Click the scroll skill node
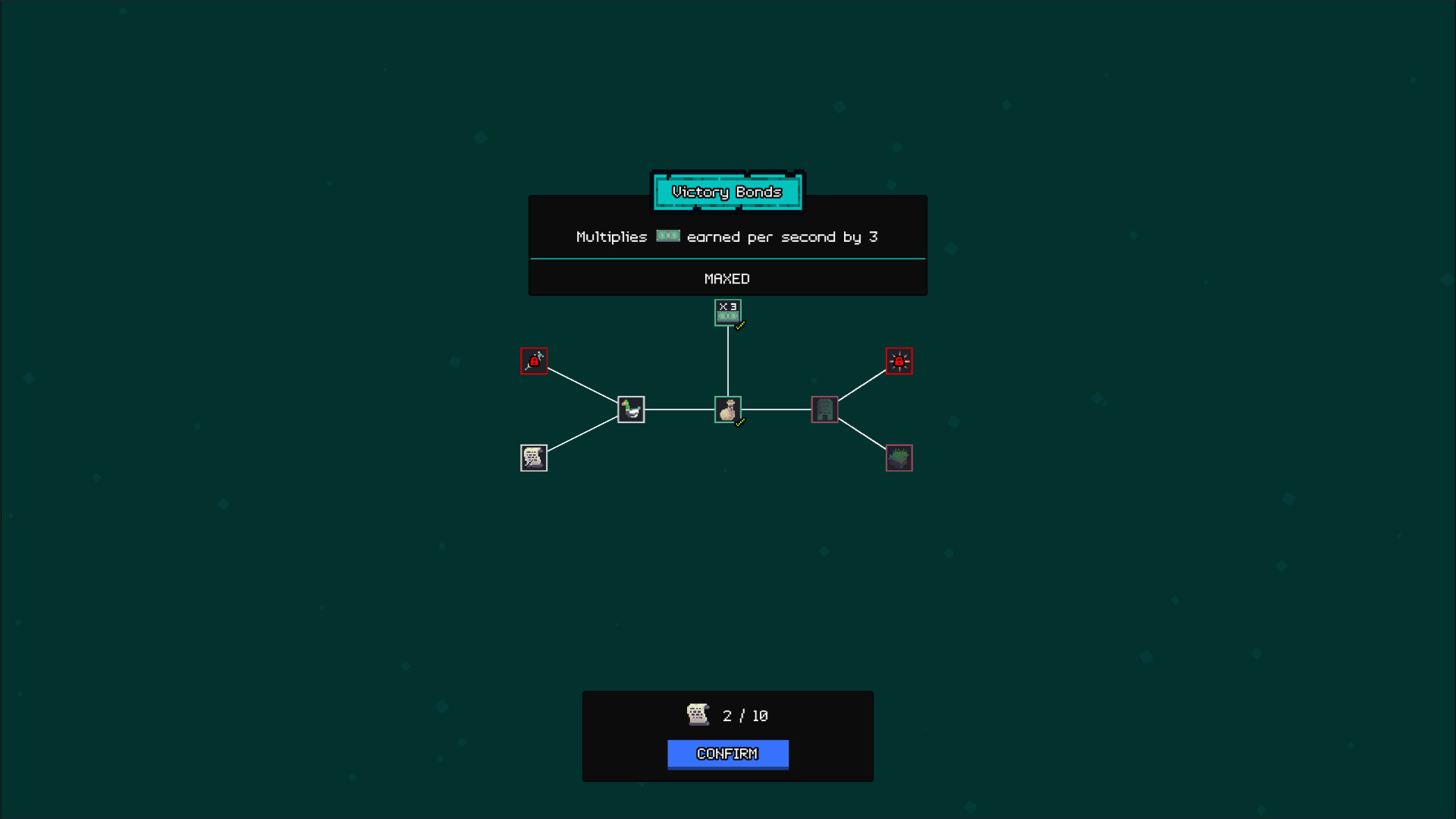The image size is (1456, 819). coord(534,457)
